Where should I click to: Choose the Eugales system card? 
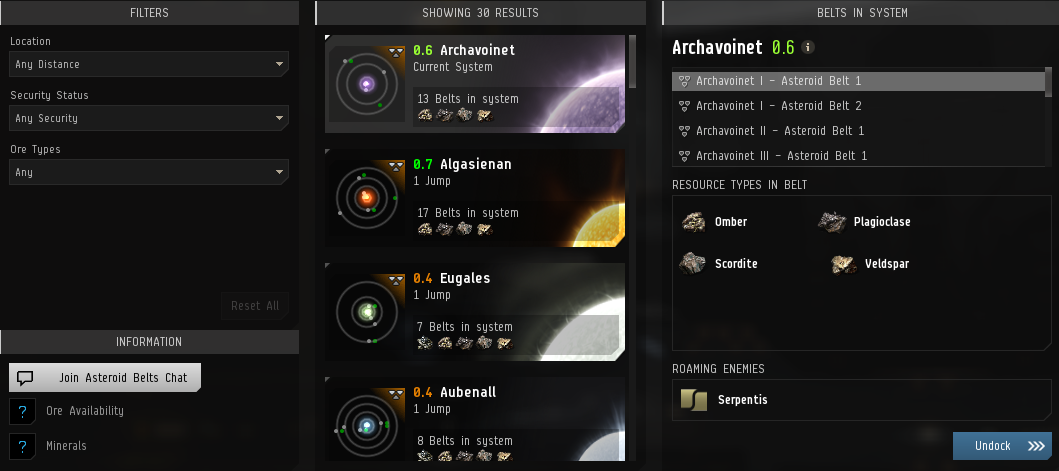[475, 312]
